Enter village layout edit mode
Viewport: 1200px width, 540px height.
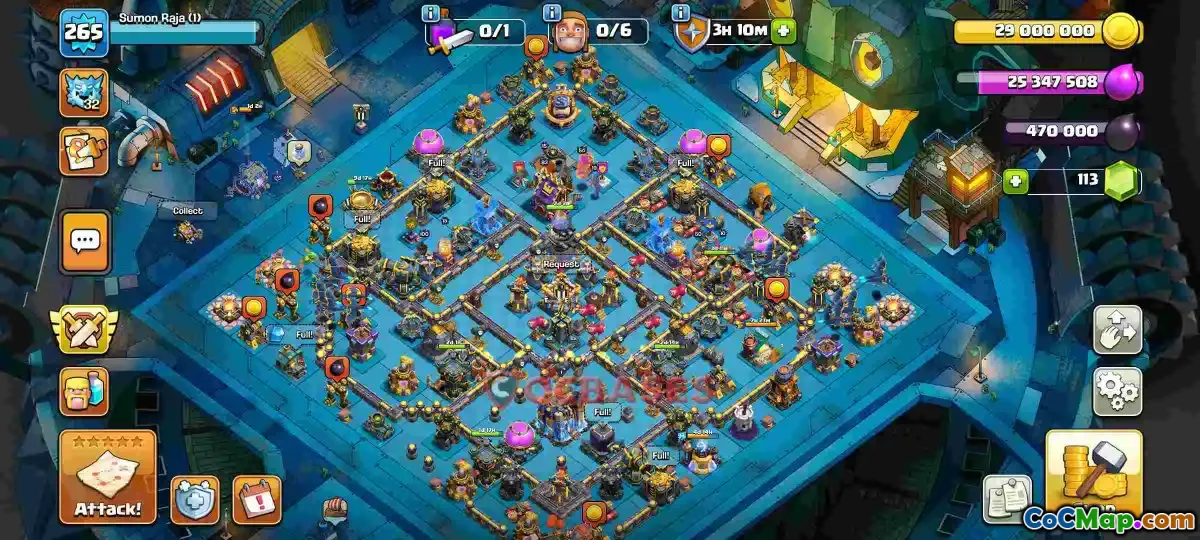pos(1117,331)
